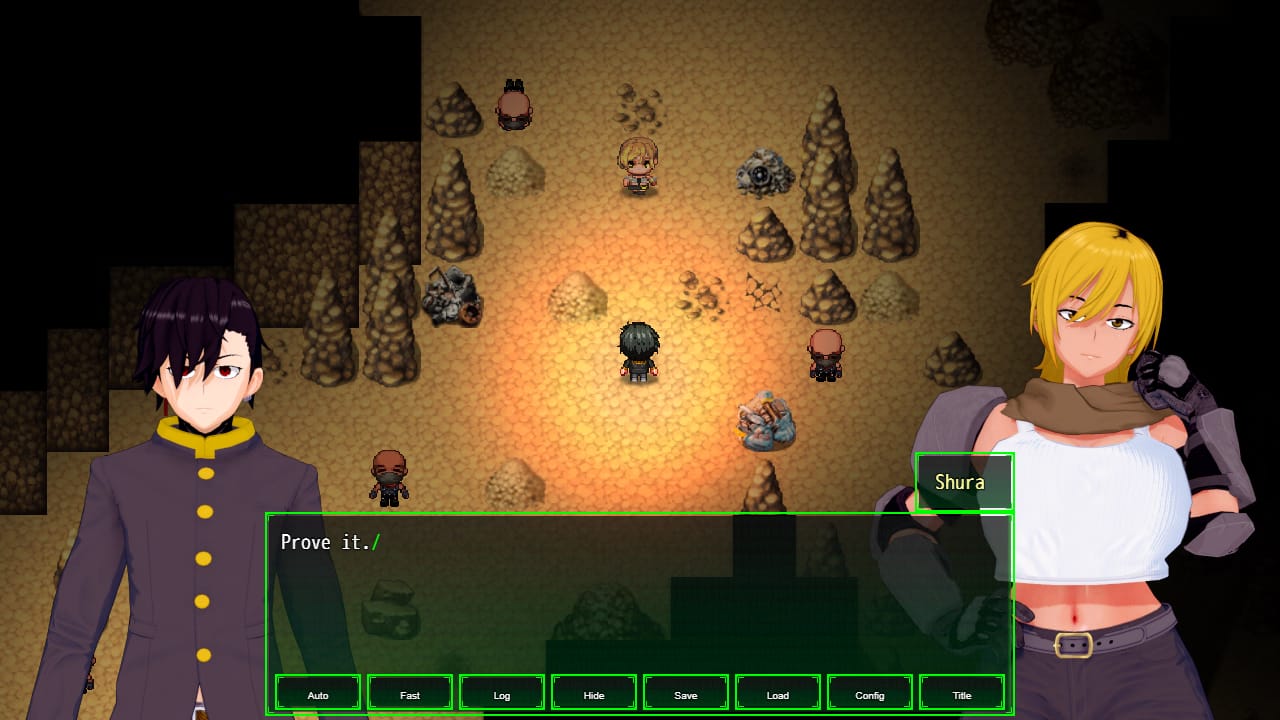The image size is (1280, 720).
Task: Open the dialogue Log
Action: click(502, 693)
